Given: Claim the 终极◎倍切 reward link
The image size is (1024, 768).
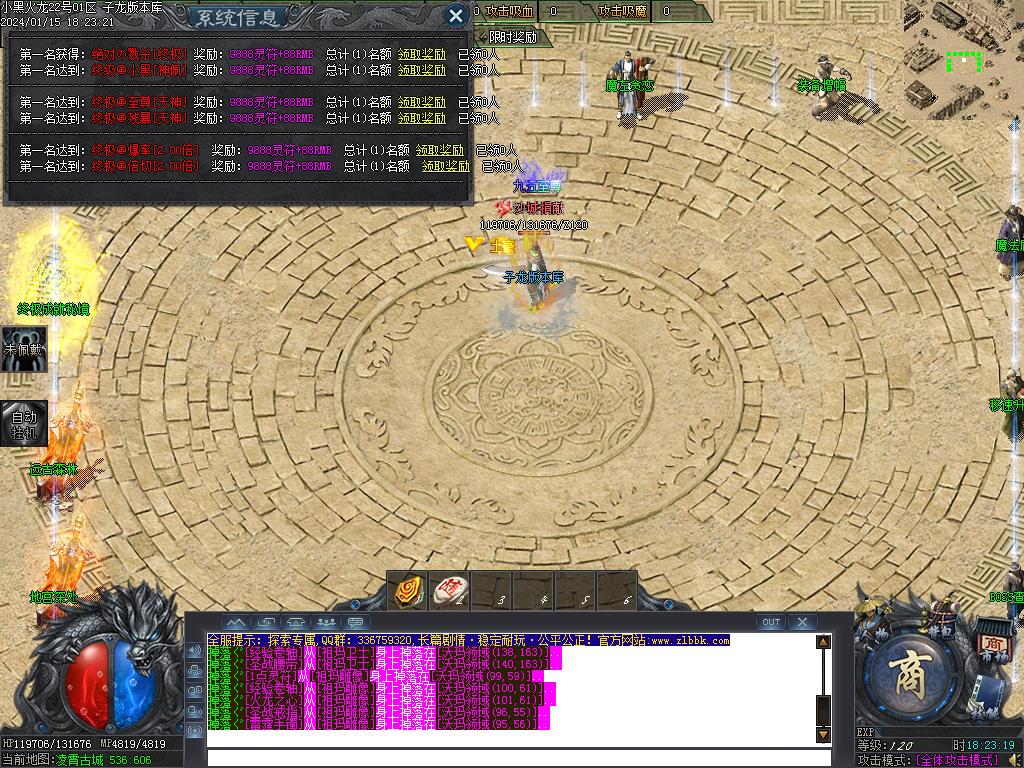Looking at the screenshot, I should point(445,166).
